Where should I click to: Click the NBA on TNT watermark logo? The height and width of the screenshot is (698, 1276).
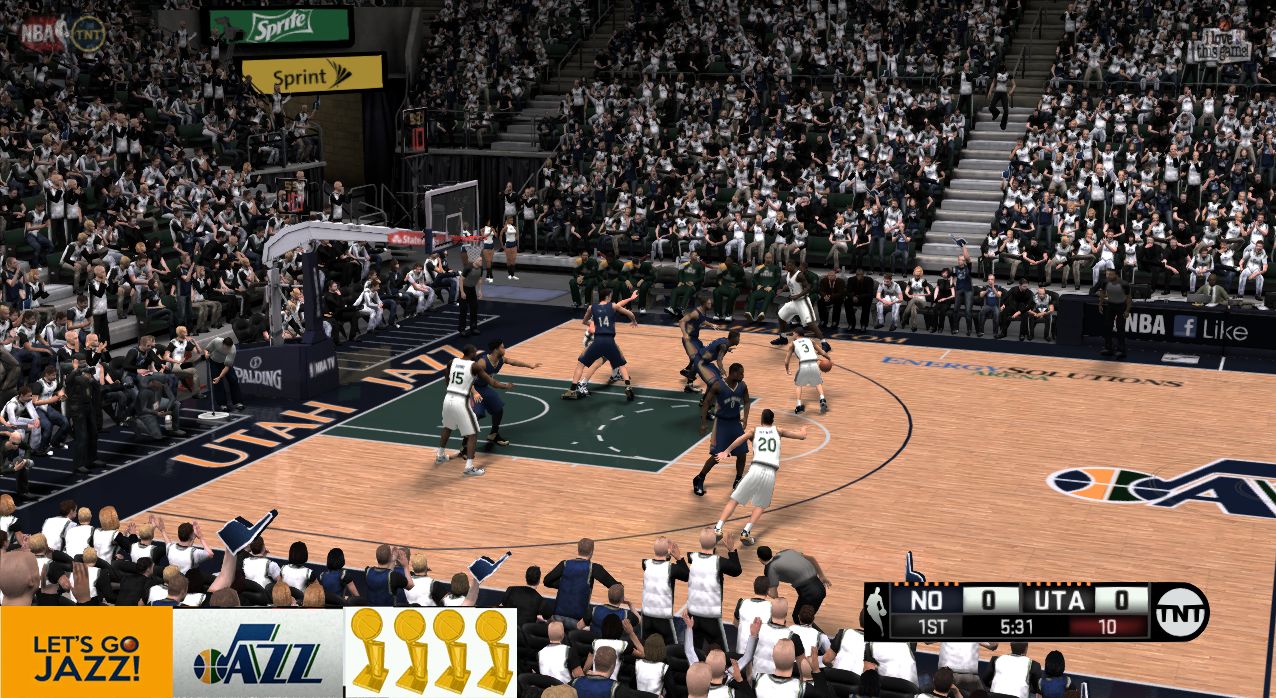click(62, 33)
